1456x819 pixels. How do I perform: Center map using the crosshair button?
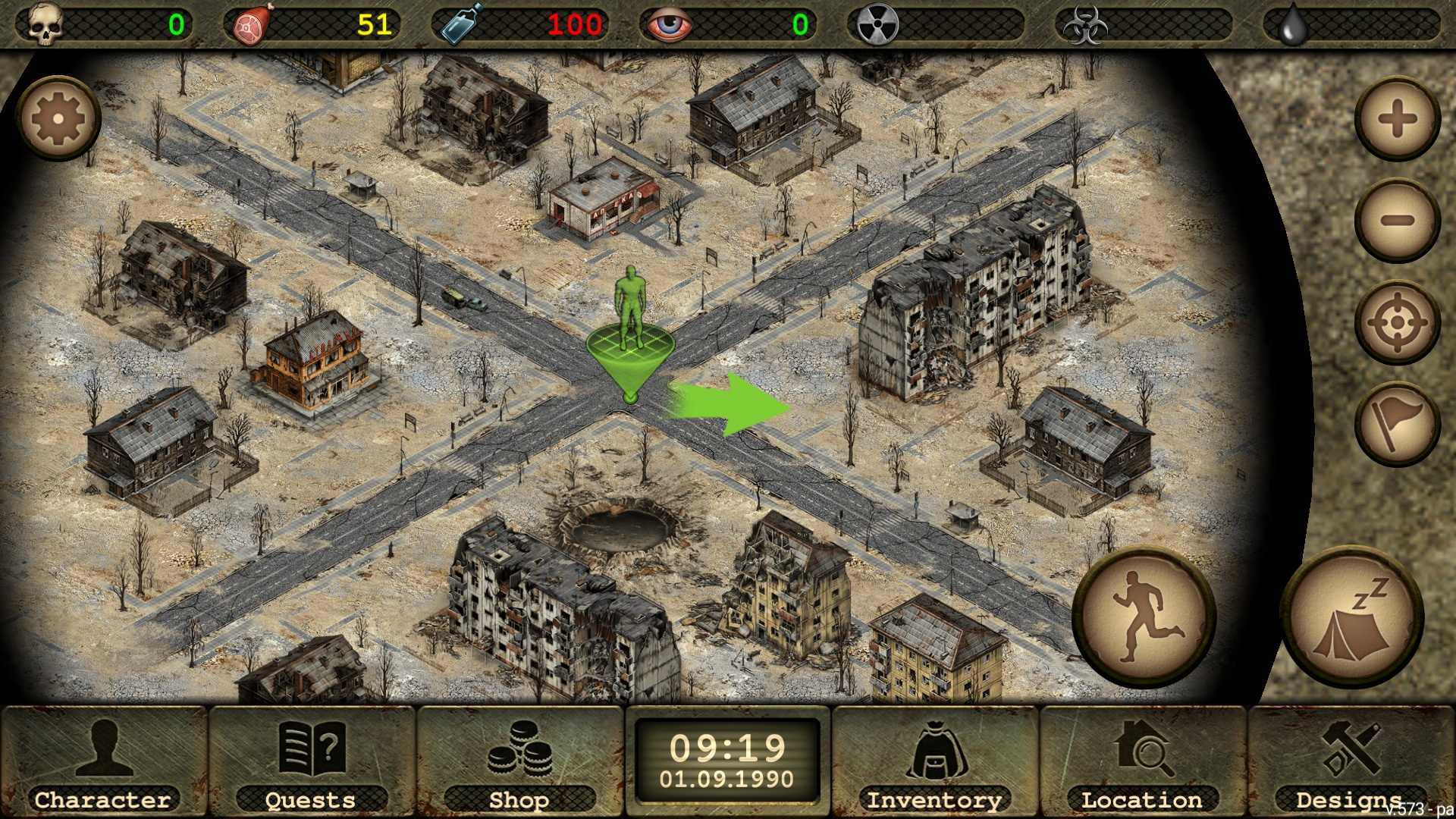coord(1398,323)
